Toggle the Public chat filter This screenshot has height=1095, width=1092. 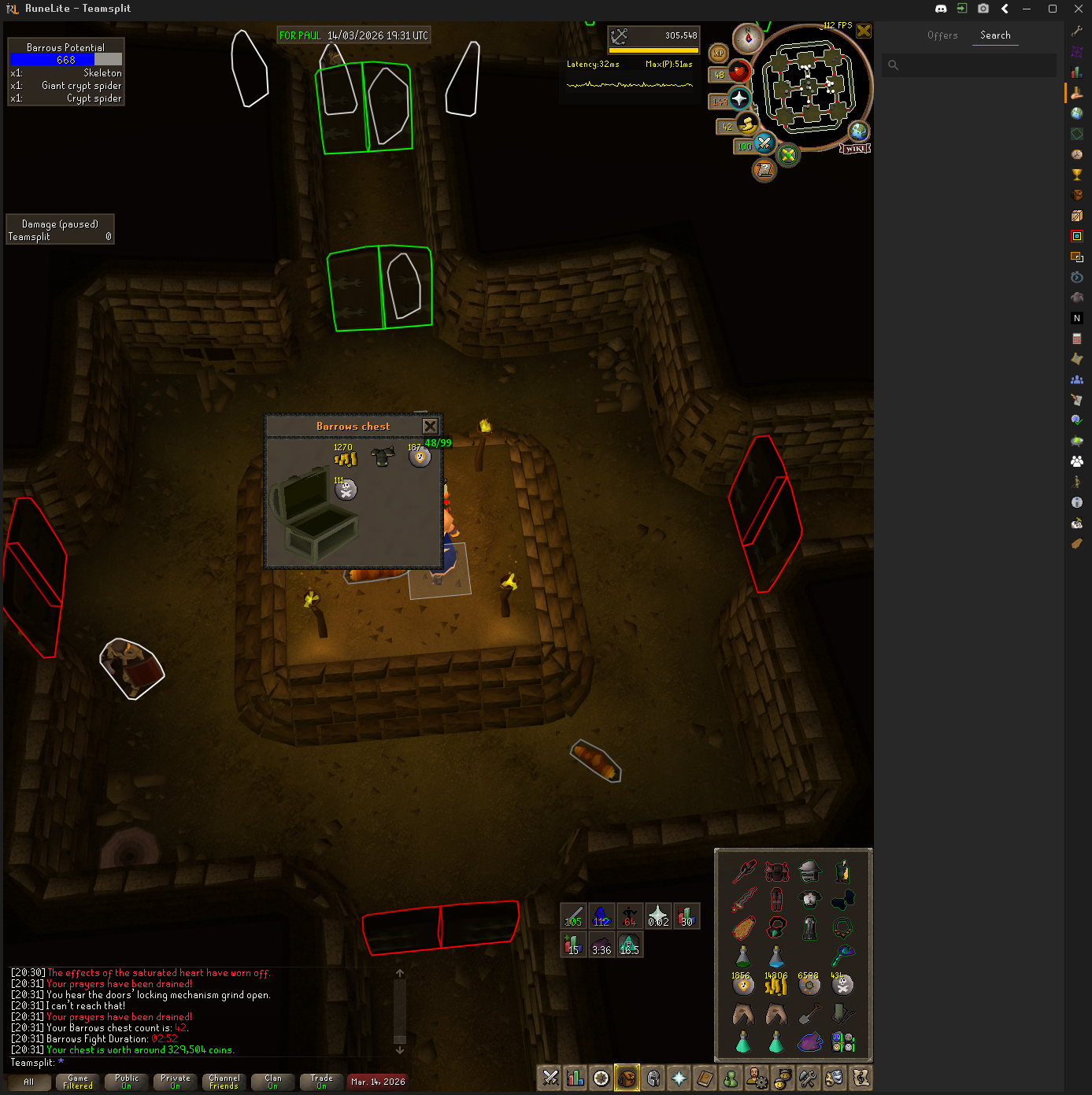click(126, 1082)
